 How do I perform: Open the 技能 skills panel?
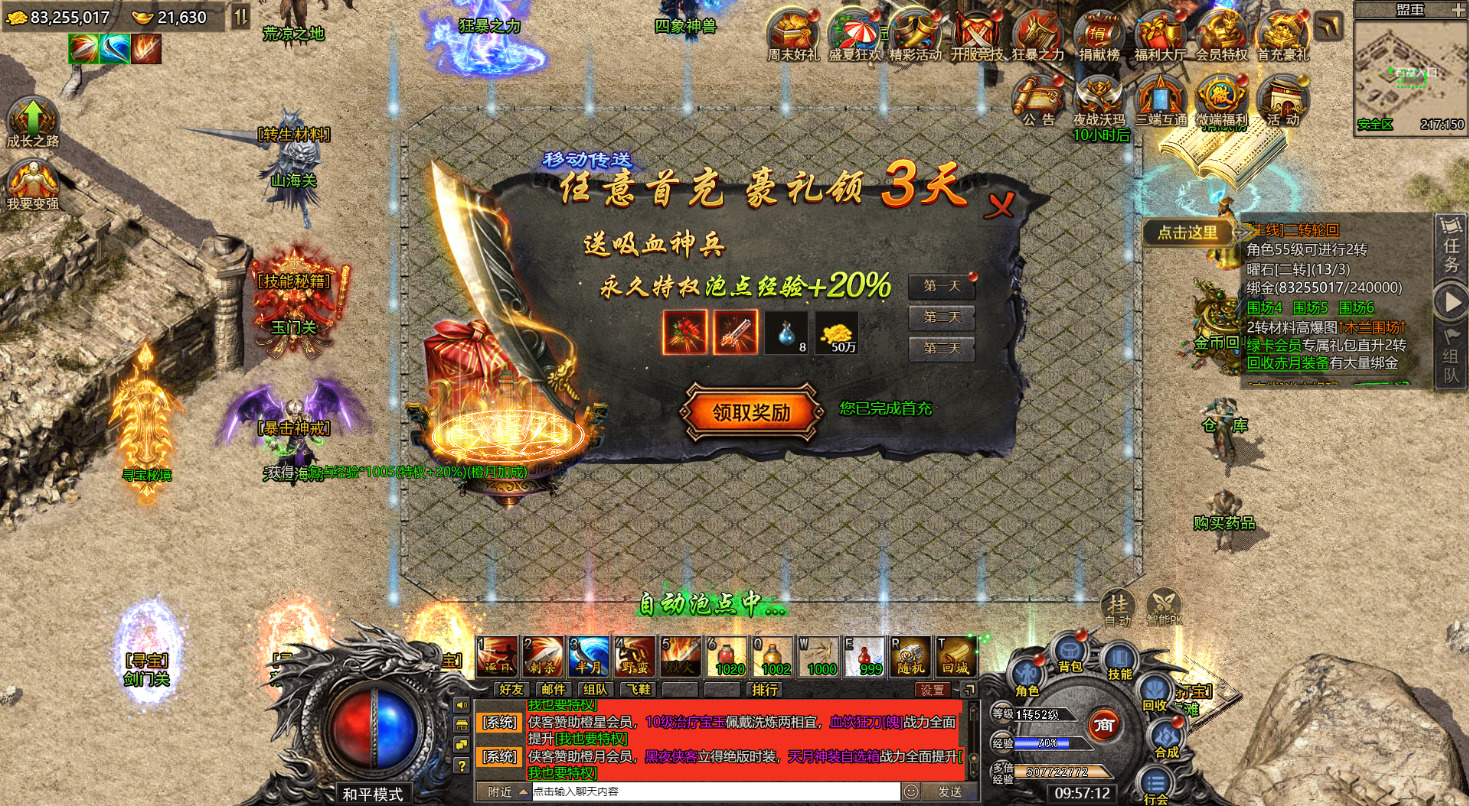pos(1119,661)
